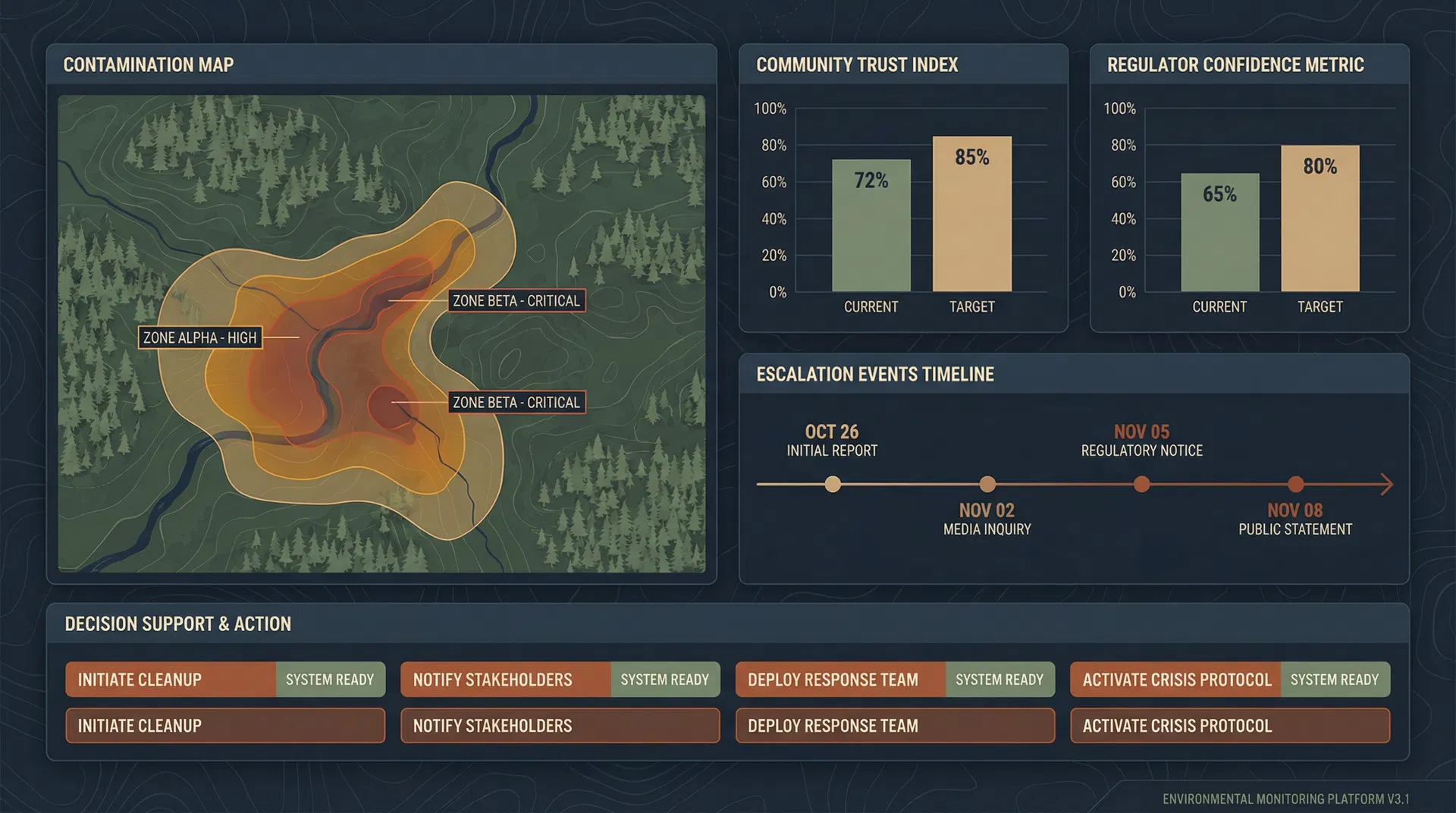The height and width of the screenshot is (813, 1456).
Task: Select the lower Zone Beta - Critical label
Action: click(517, 403)
